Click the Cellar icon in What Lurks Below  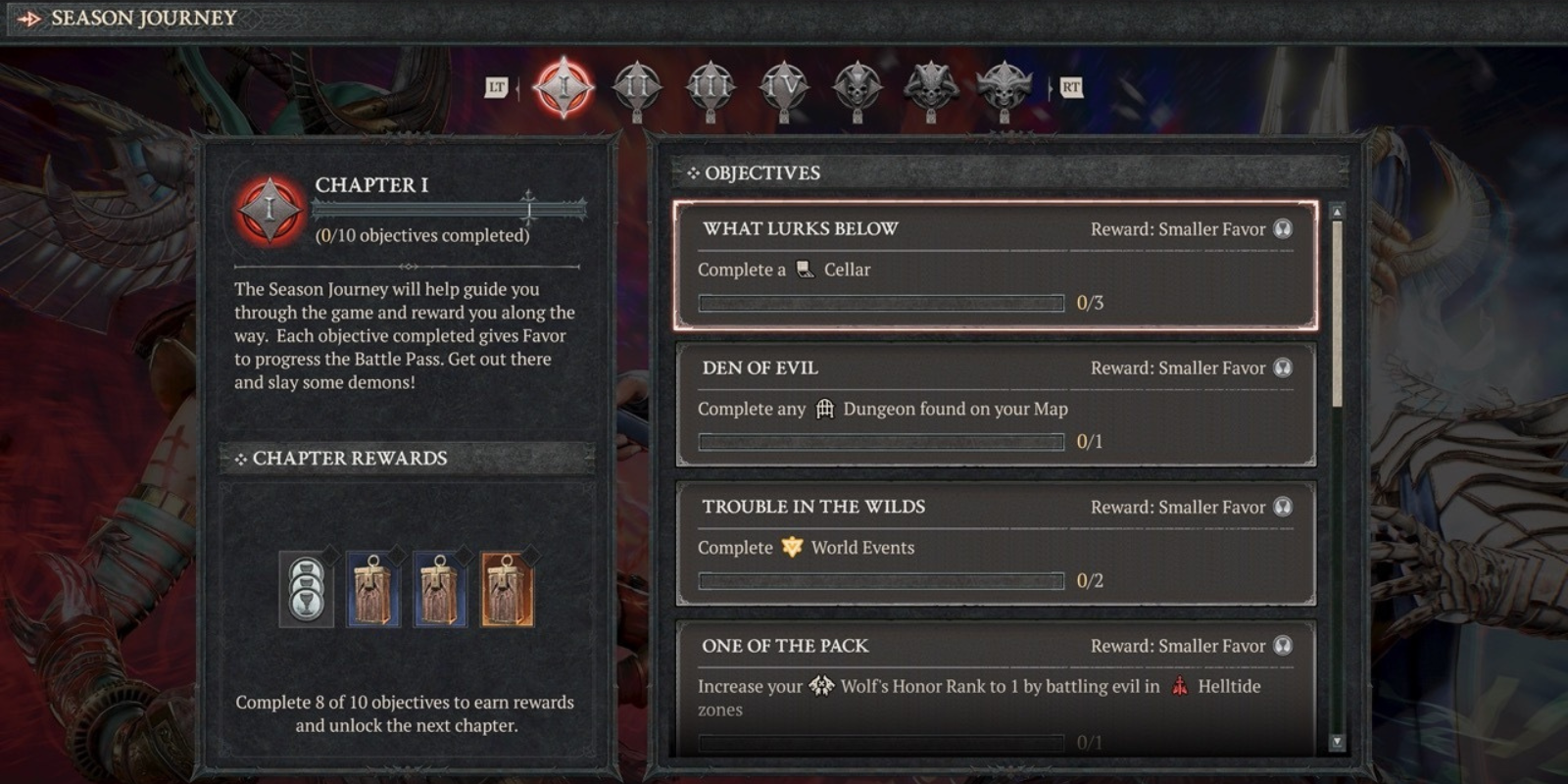(x=806, y=271)
